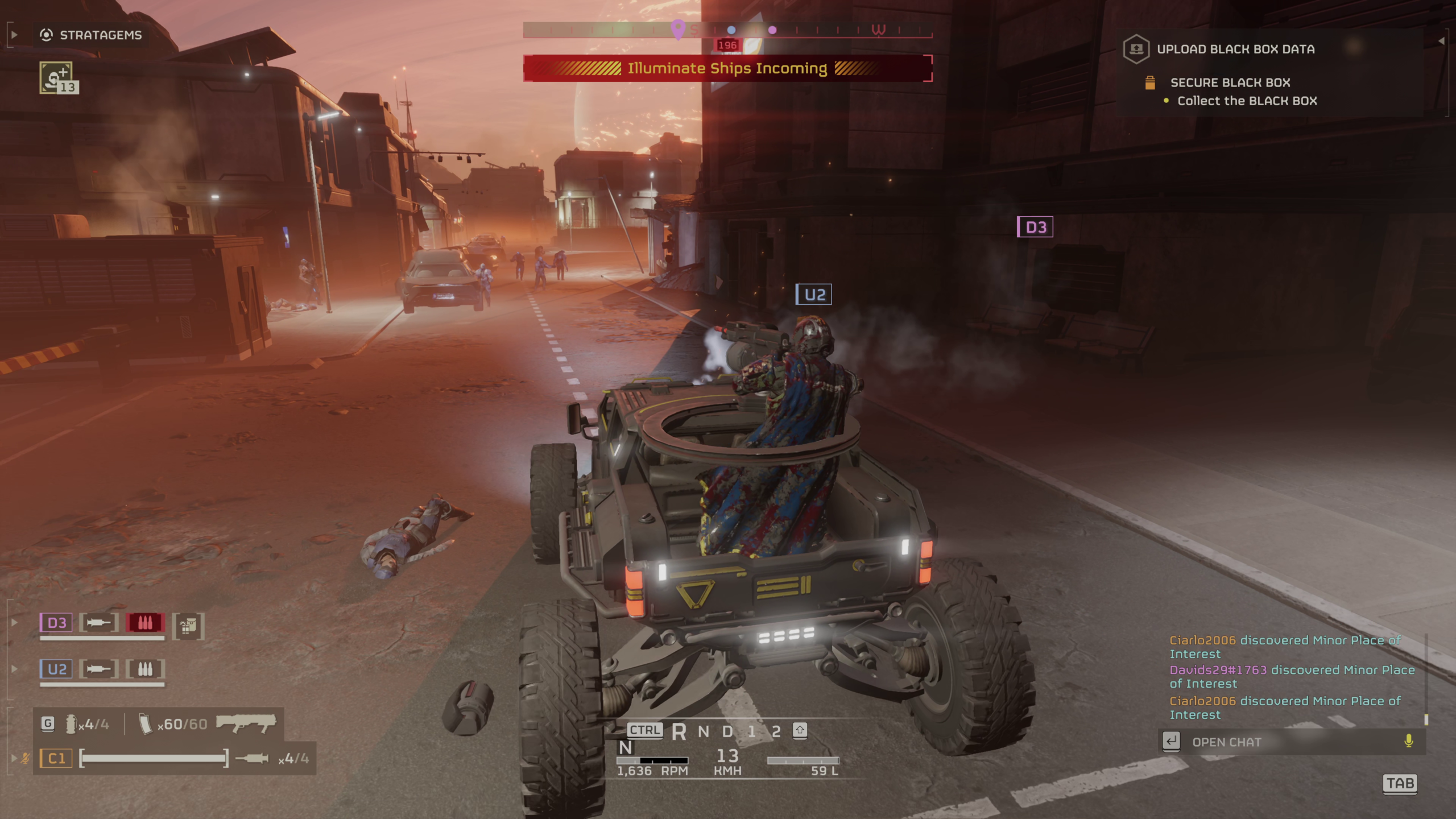Click U2's stim status icon
Image resolution: width=1456 pixels, height=819 pixels.
click(99, 669)
